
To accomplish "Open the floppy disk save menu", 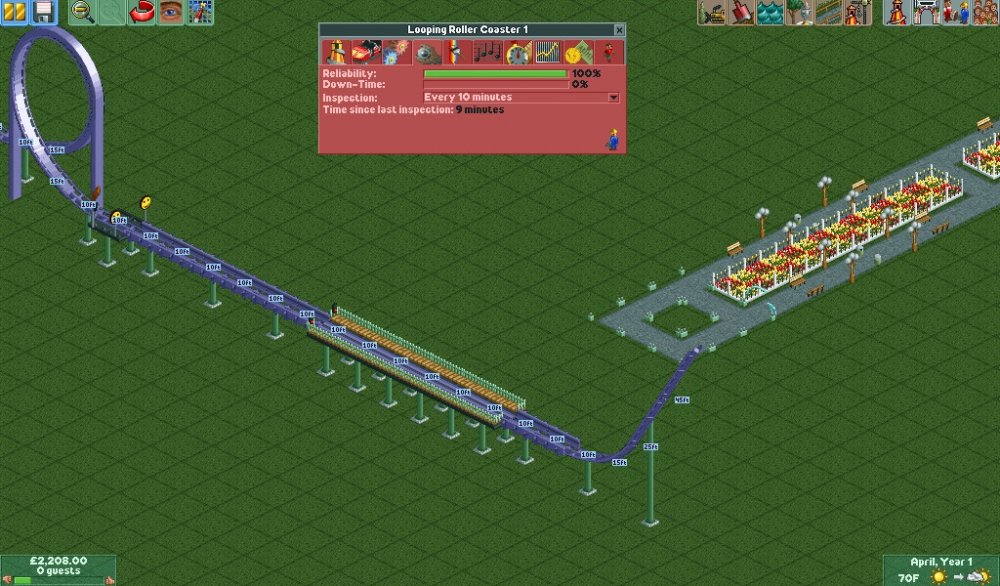I will coord(43,12).
